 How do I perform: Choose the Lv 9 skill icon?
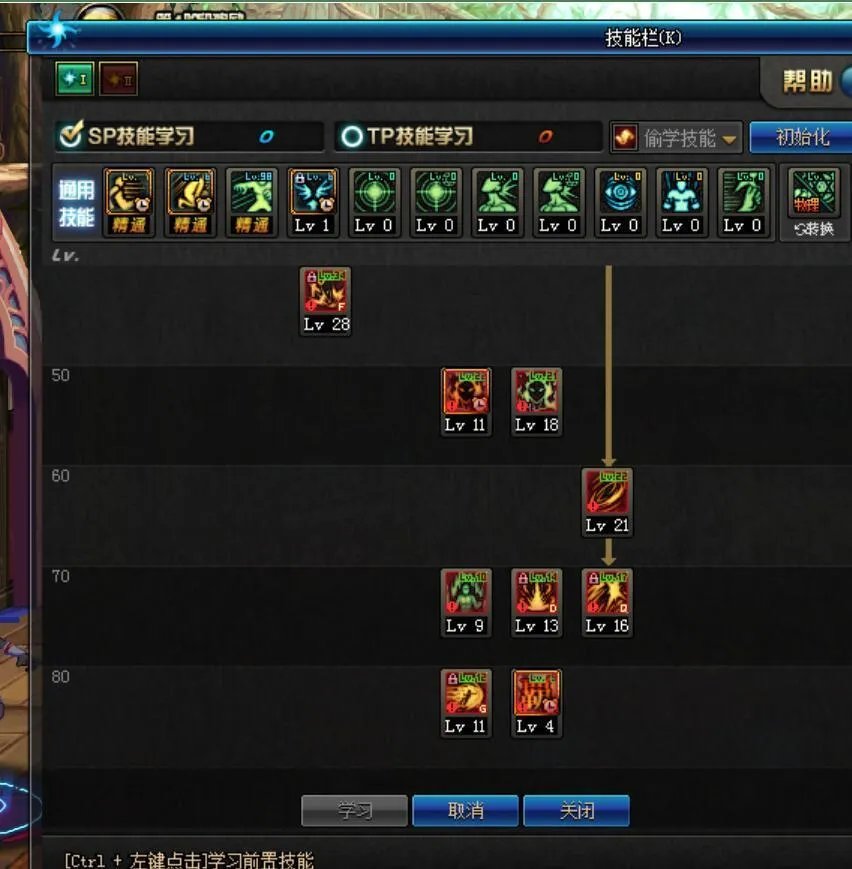coord(466,594)
